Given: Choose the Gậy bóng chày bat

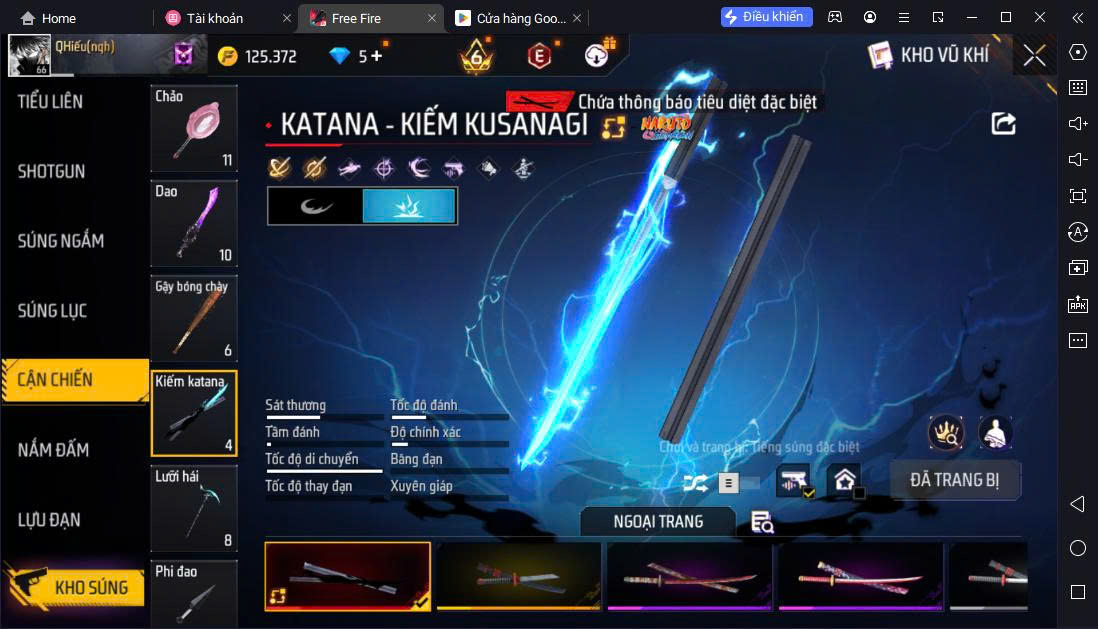Looking at the screenshot, I should (194, 318).
